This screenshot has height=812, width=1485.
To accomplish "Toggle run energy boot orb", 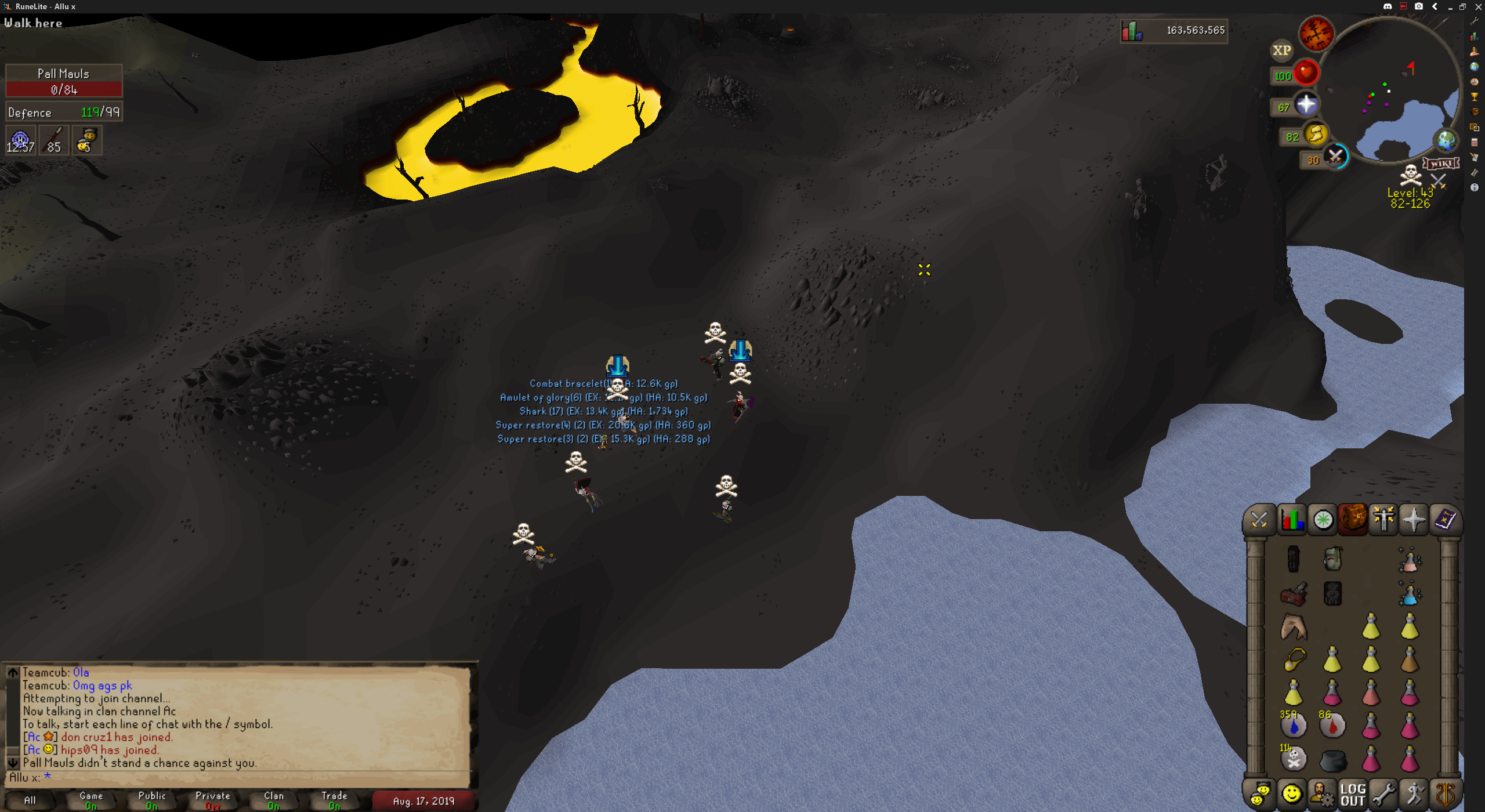I will coord(1315,135).
